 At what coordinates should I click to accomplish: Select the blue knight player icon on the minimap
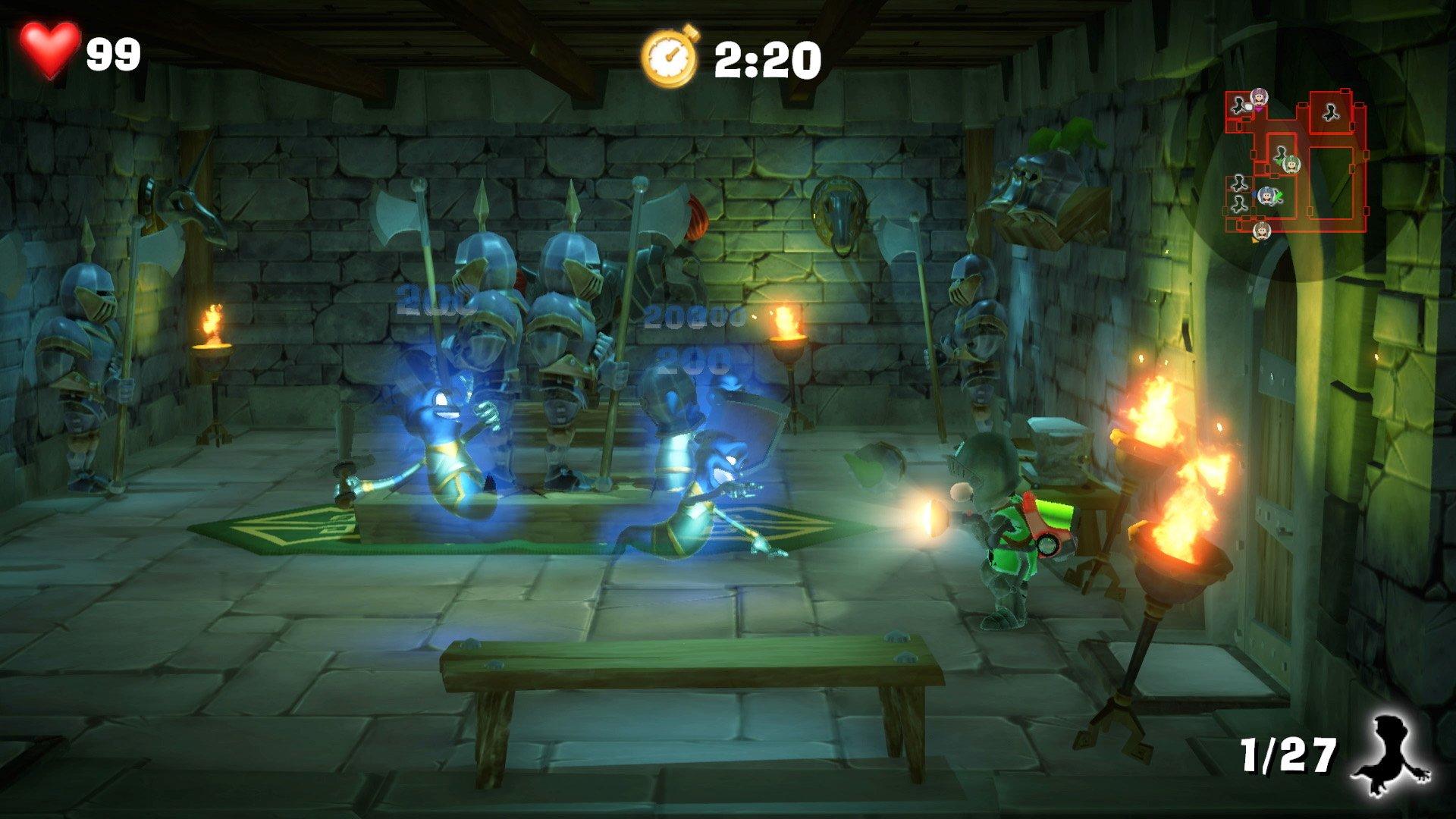click(1266, 197)
